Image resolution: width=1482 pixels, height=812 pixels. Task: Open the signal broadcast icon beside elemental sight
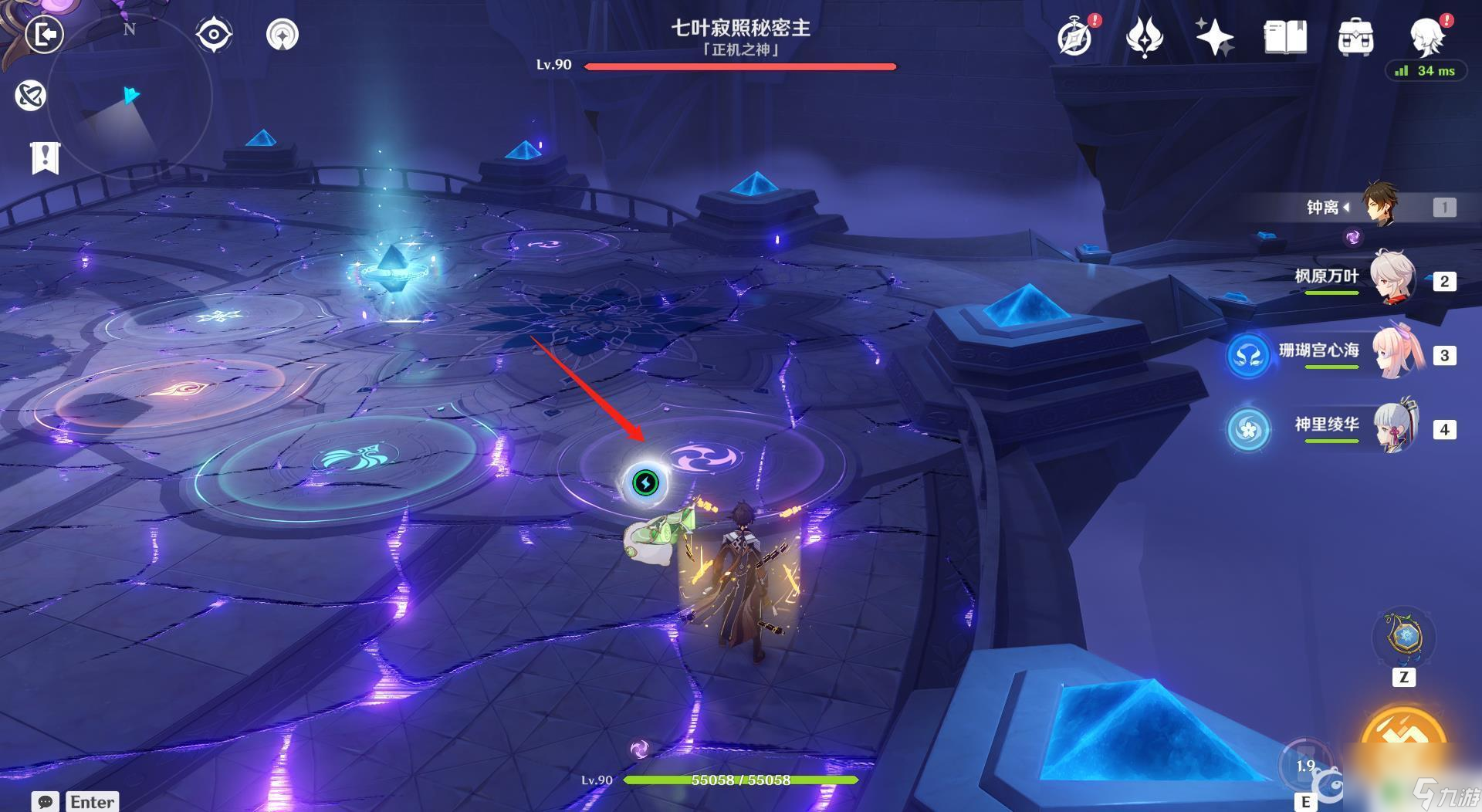point(282,35)
